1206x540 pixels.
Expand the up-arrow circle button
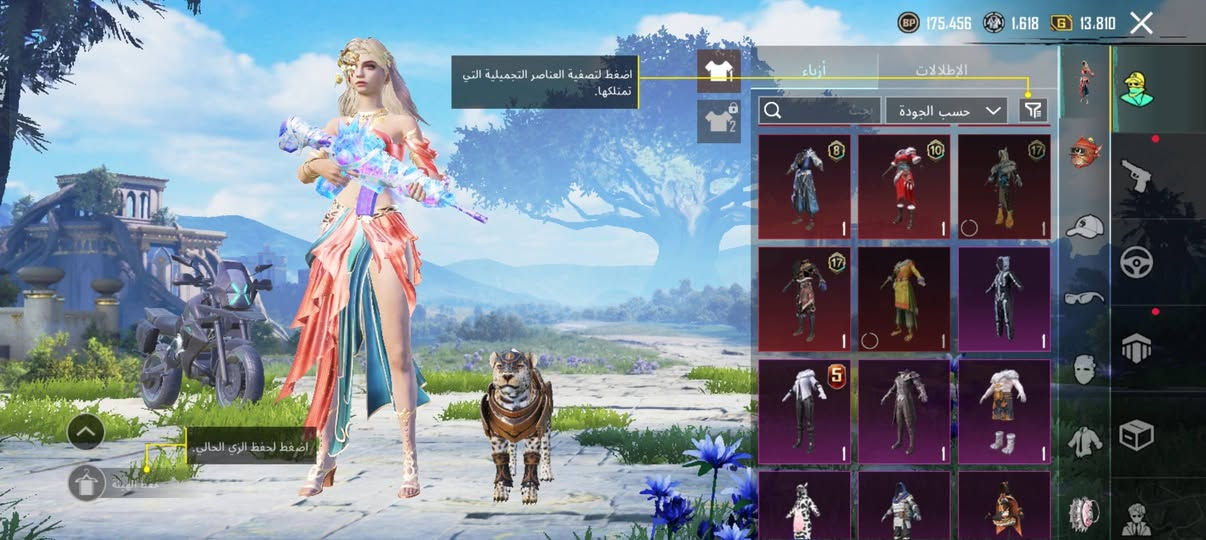(87, 432)
